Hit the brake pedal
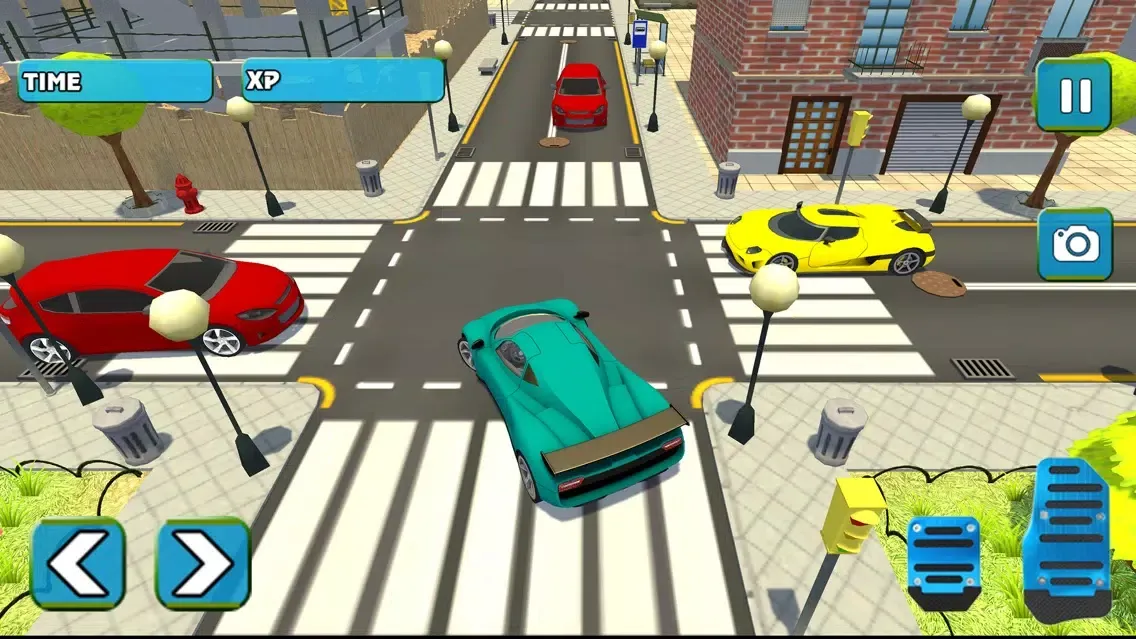 pos(943,562)
